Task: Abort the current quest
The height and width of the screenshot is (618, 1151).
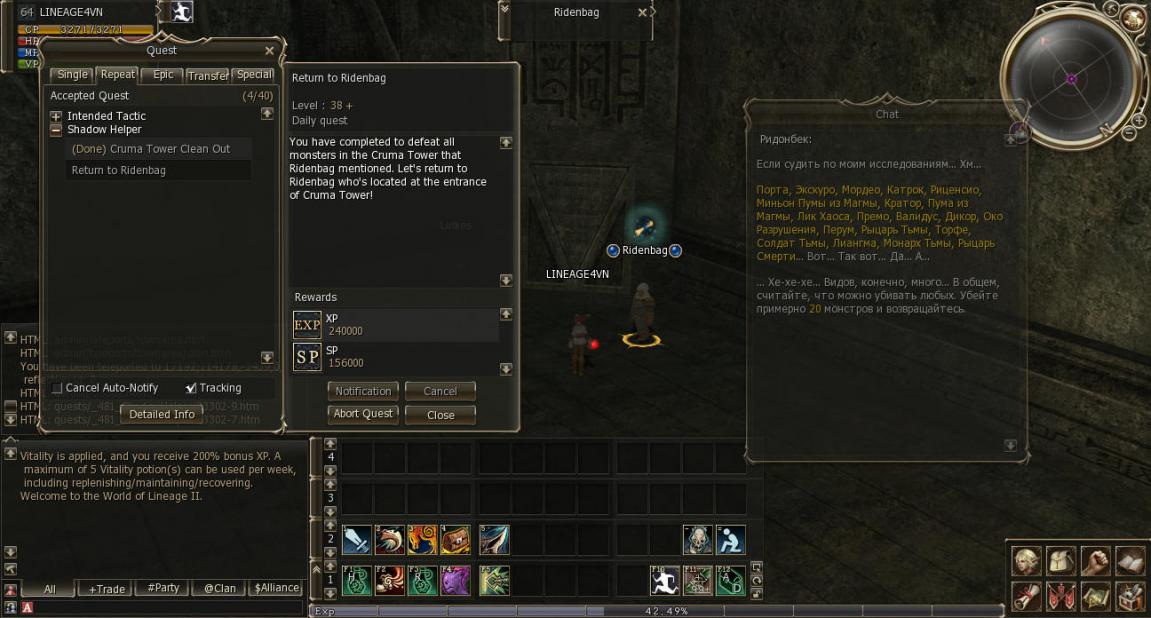Action: point(363,414)
